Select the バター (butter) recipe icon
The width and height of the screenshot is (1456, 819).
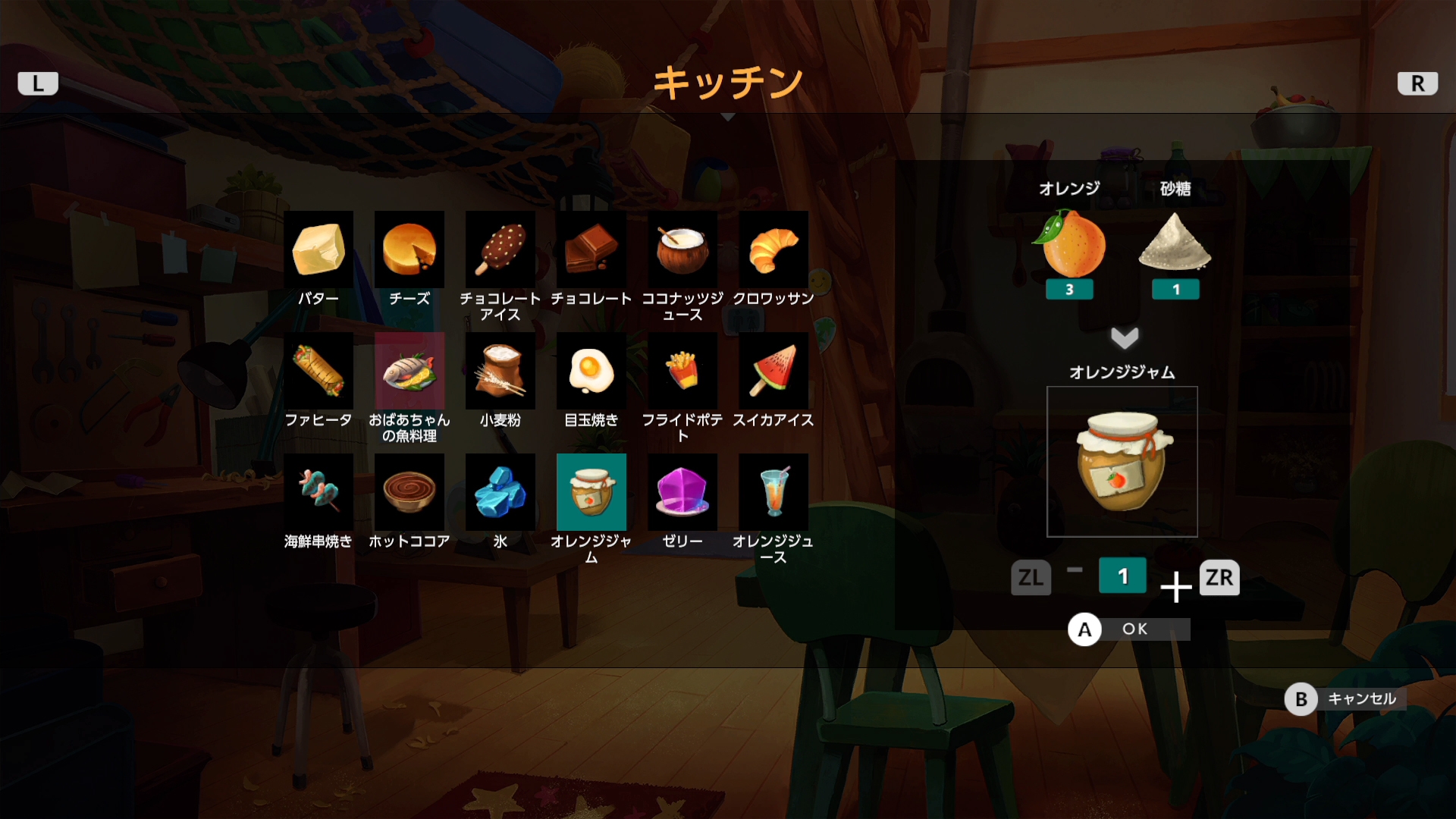click(318, 249)
